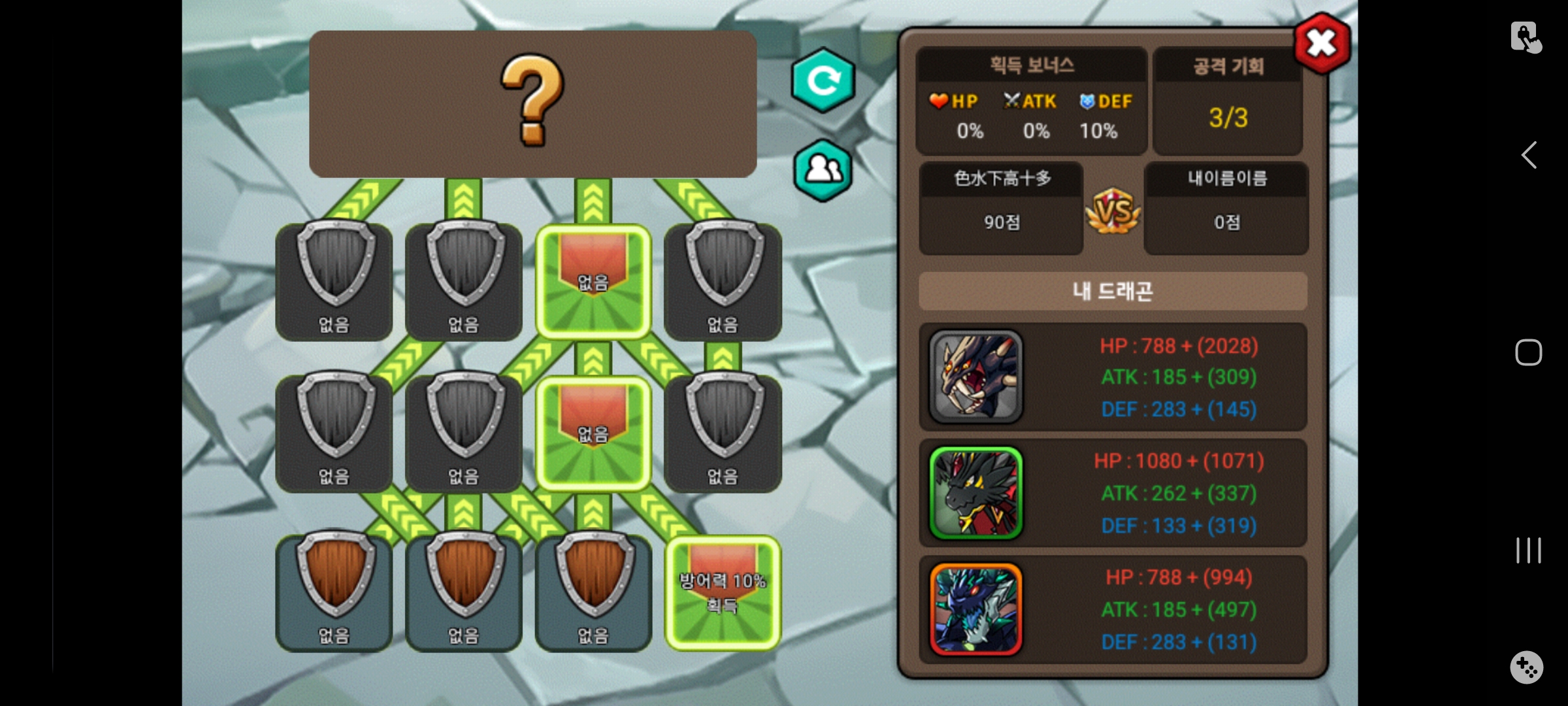Close the battle info panel
The height and width of the screenshot is (706, 1568).
click(x=1322, y=44)
